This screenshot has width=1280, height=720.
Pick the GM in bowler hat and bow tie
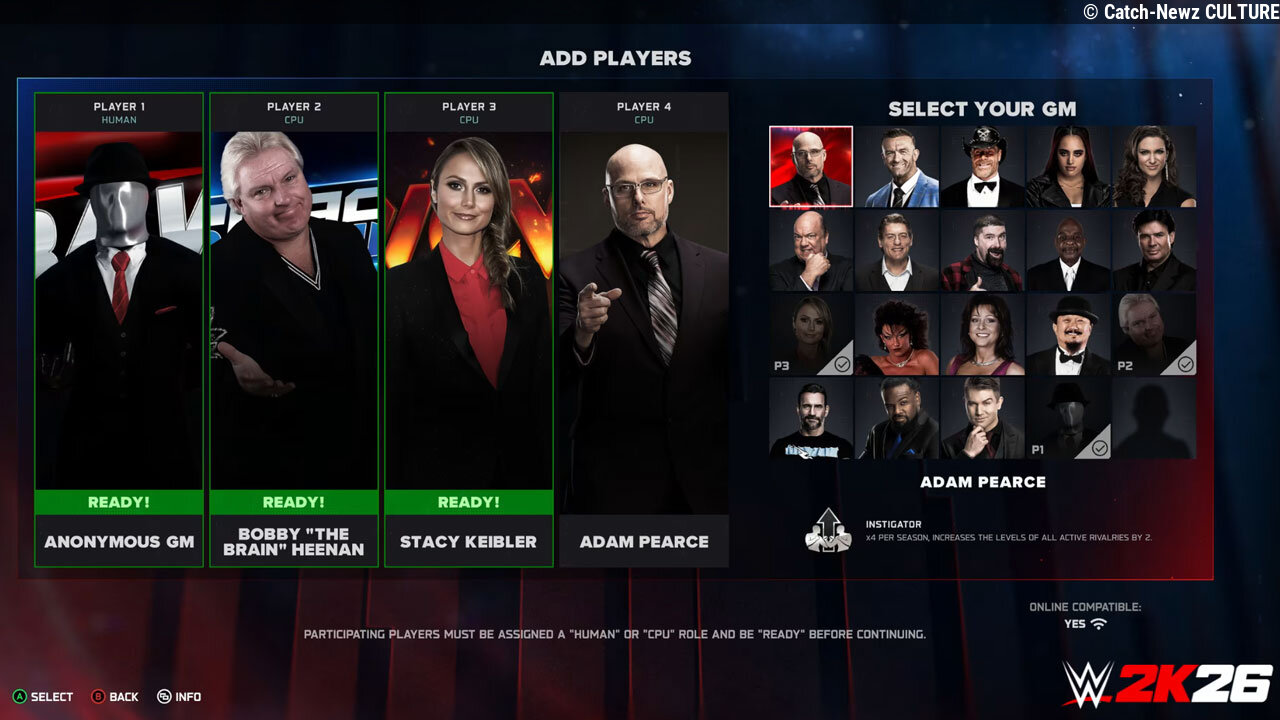coord(1068,334)
